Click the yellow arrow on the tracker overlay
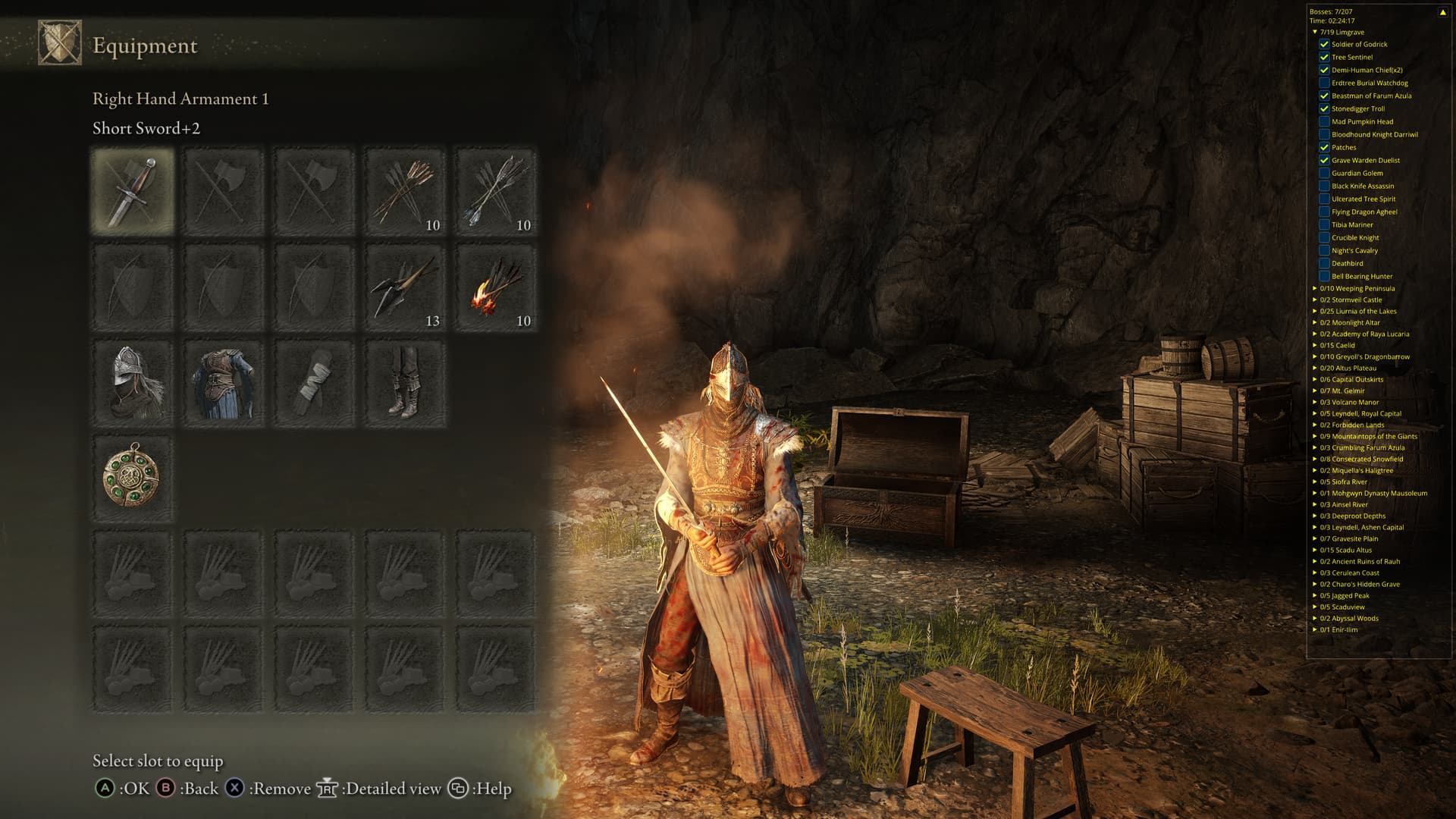This screenshot has width=1456, height=819. click(1442, 12)
